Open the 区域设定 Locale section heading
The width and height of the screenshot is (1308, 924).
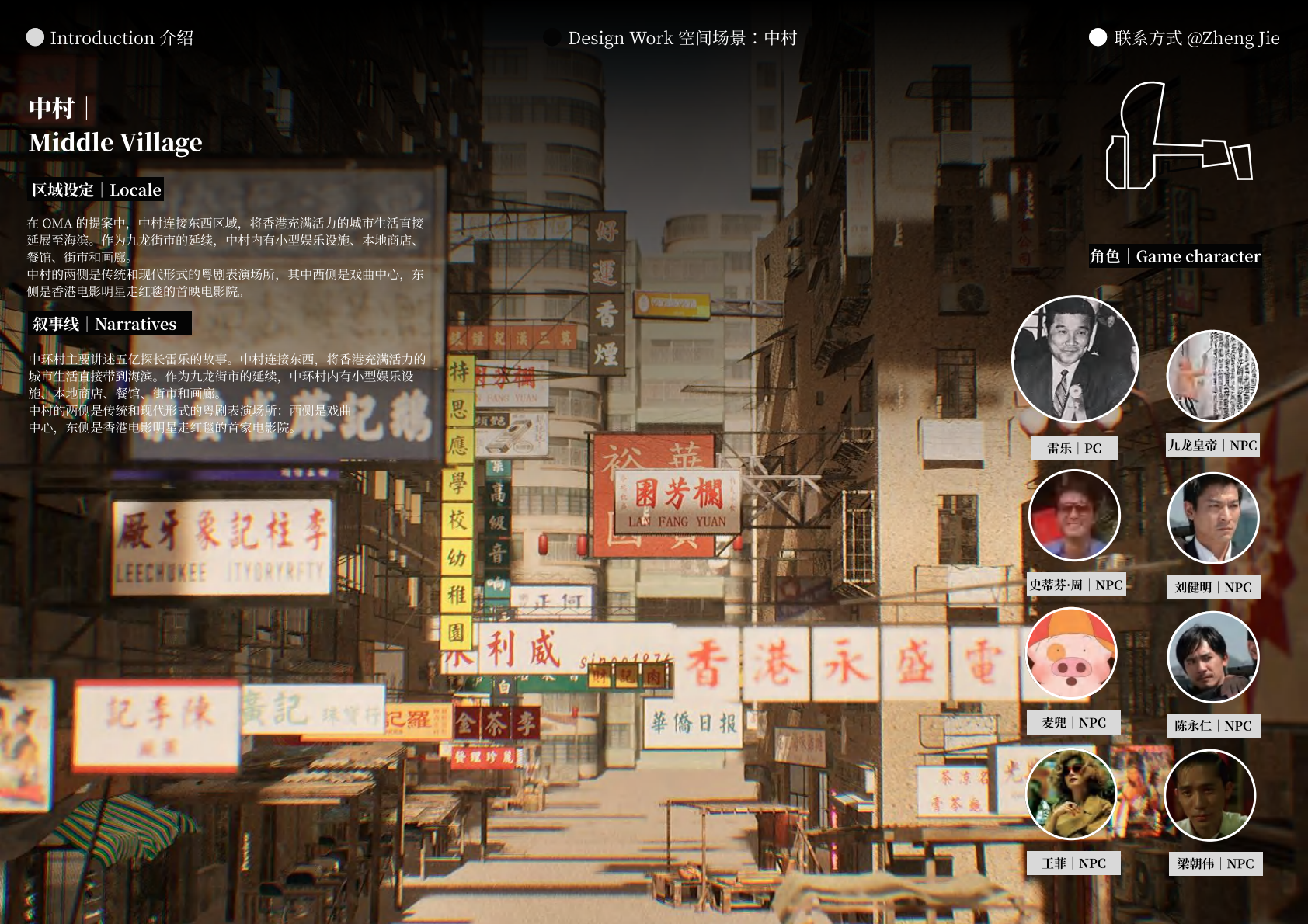96,190
